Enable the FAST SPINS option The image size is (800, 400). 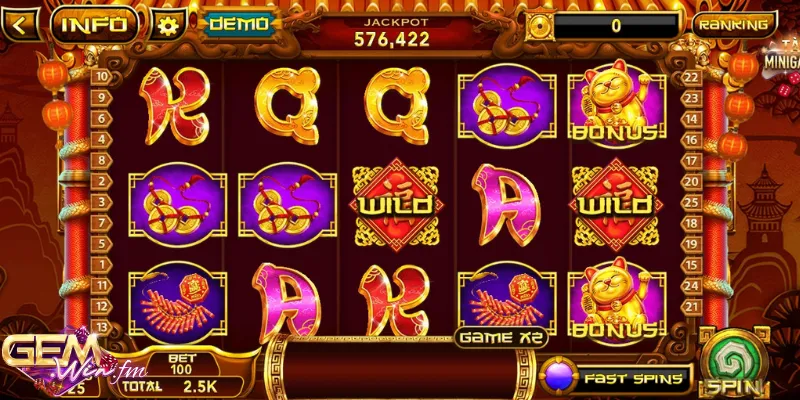pos(616,379)
